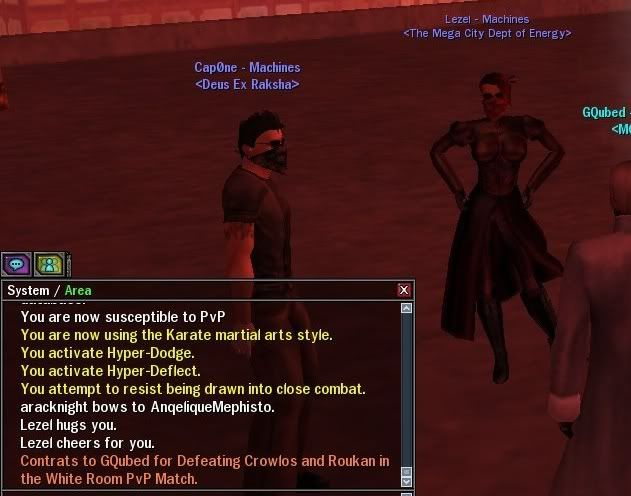Click the chat scrollbar's up arrow

(x=406, y=309)
